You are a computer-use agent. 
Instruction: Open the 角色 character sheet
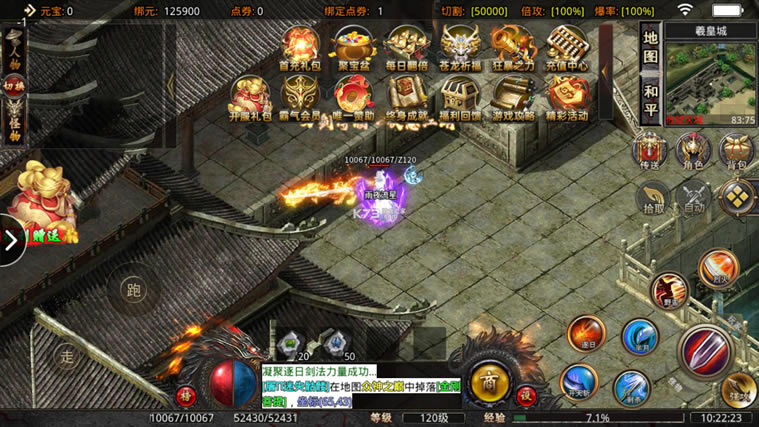click(693, 151)
